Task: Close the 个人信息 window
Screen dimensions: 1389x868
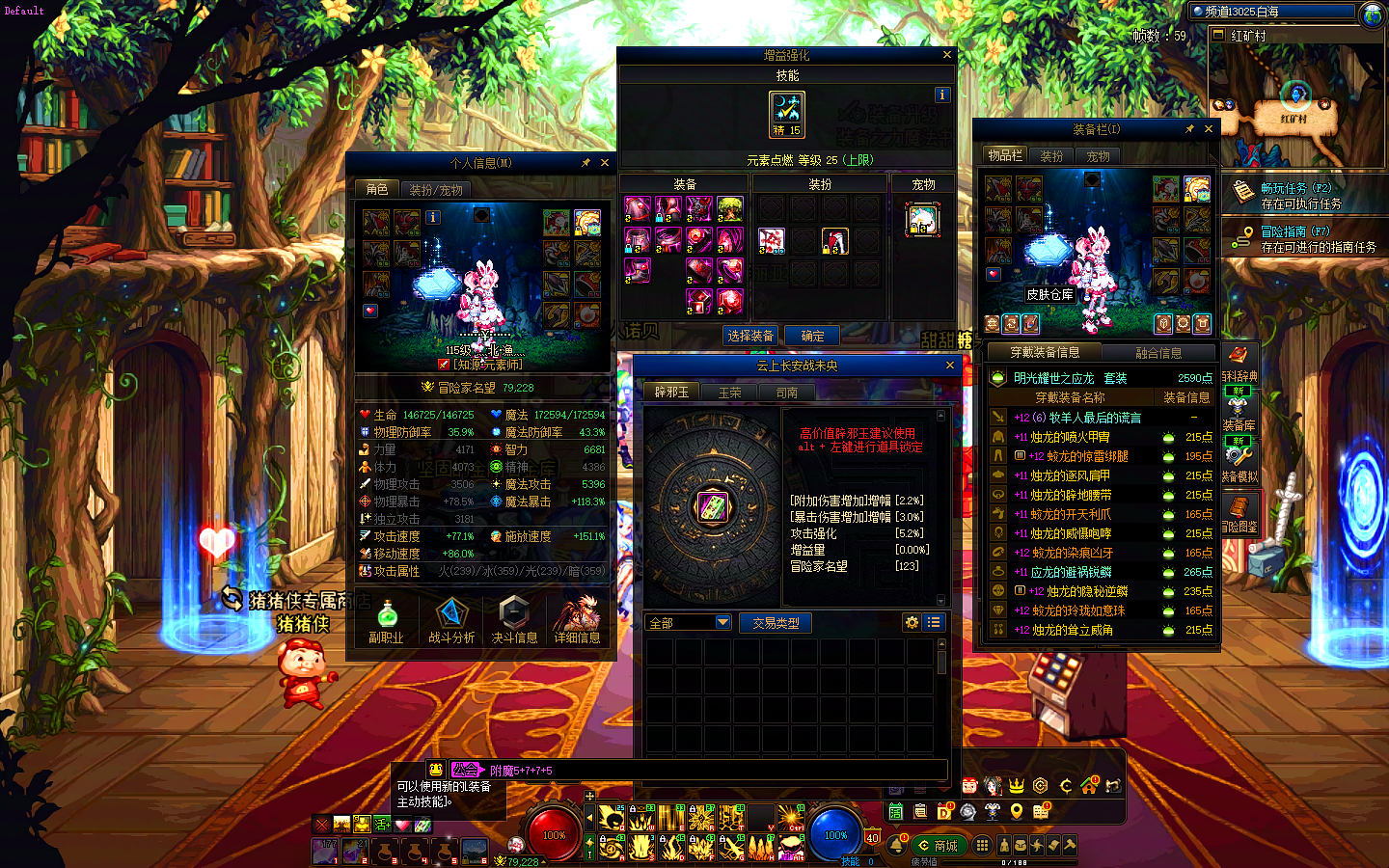Action: point(605,163)
